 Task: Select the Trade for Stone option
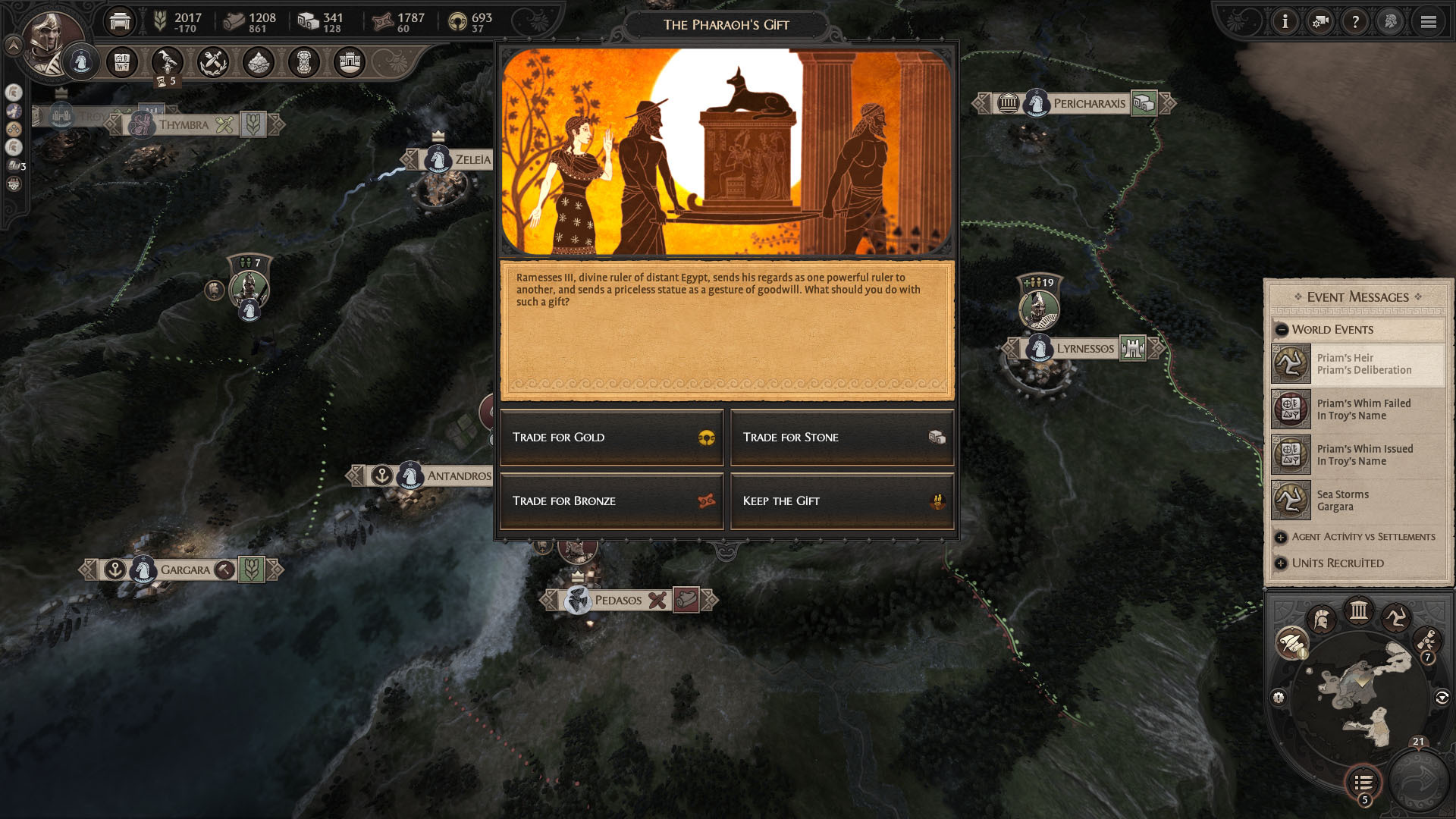point(842,438)
